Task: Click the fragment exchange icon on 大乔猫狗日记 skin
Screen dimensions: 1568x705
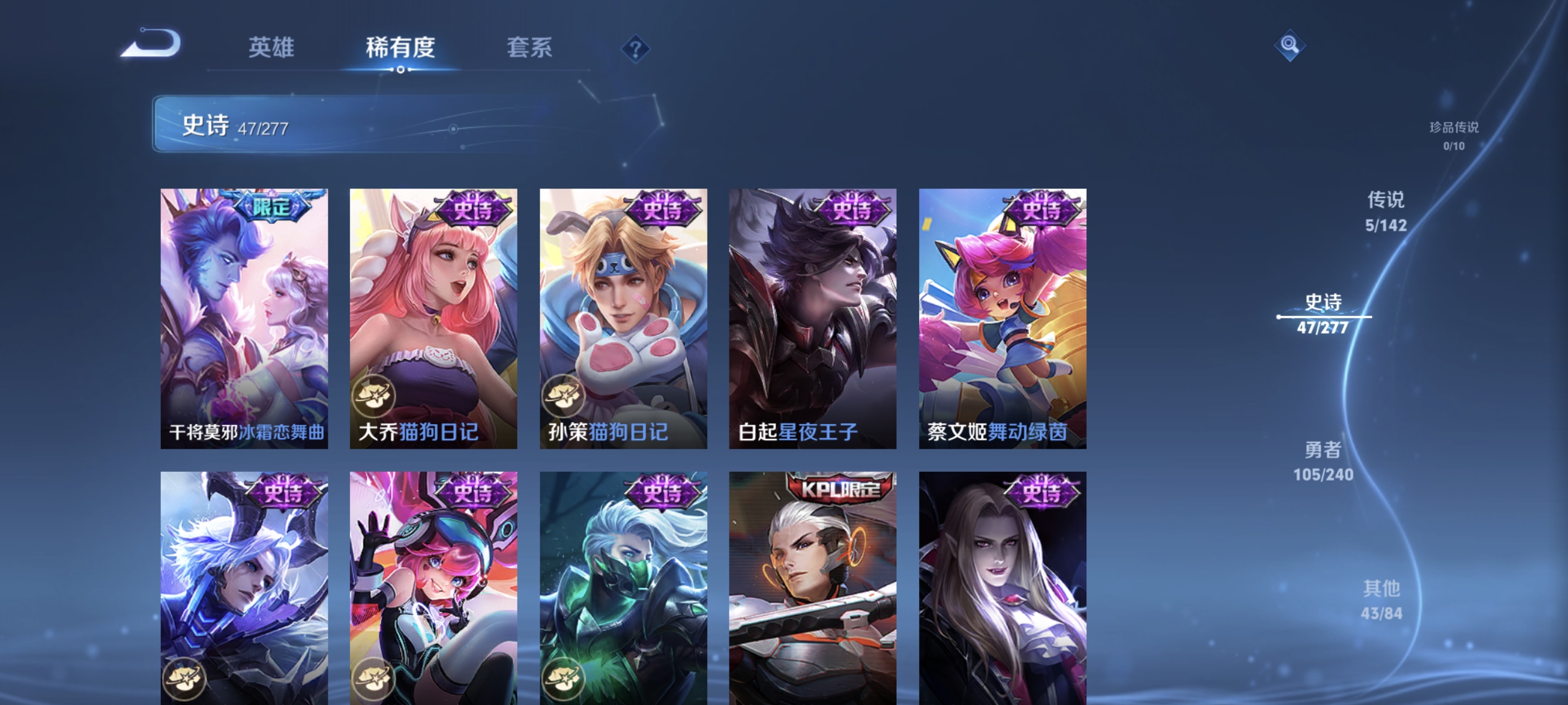Action: [x=375, y=395]
